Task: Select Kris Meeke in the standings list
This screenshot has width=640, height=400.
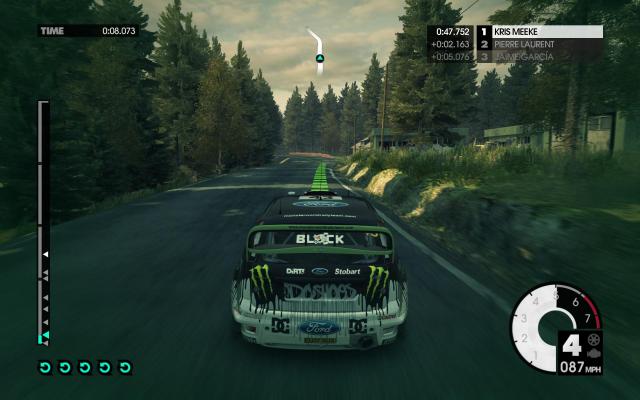Action: click(x=545, y=31)
